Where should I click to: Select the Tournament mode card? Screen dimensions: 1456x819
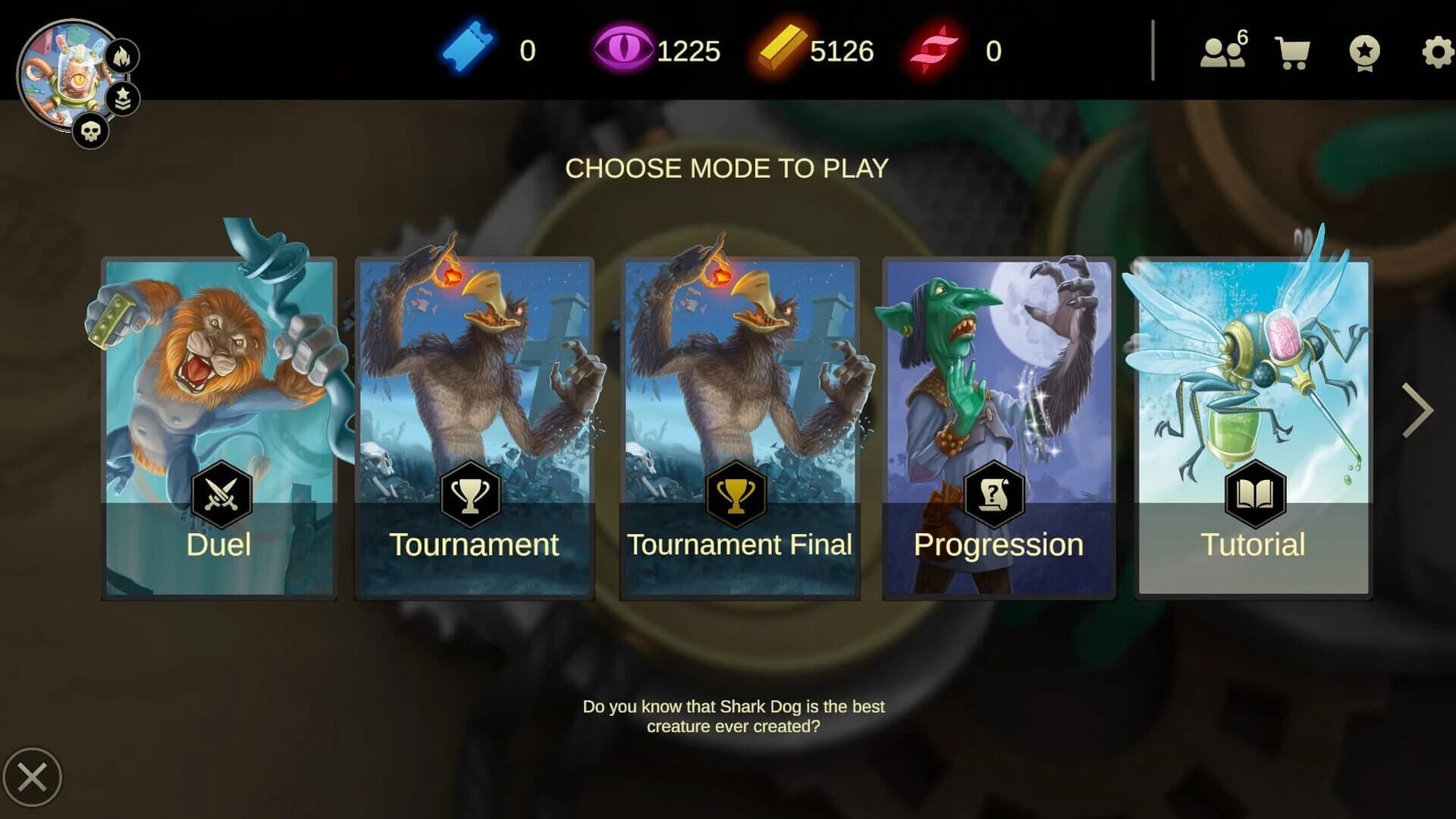coord(473,425)
